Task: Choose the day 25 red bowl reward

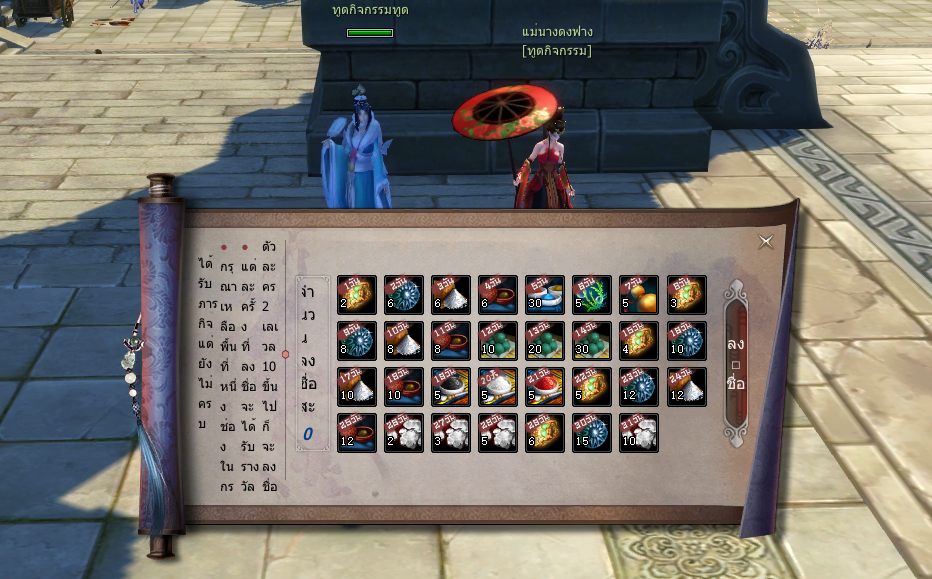Action: pos(357,432)
